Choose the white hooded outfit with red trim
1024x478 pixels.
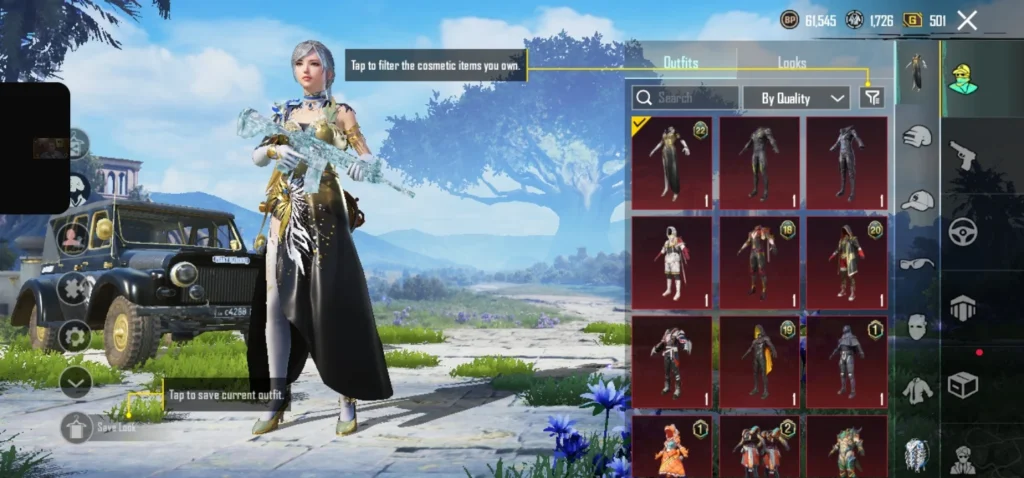coord(671,262)
